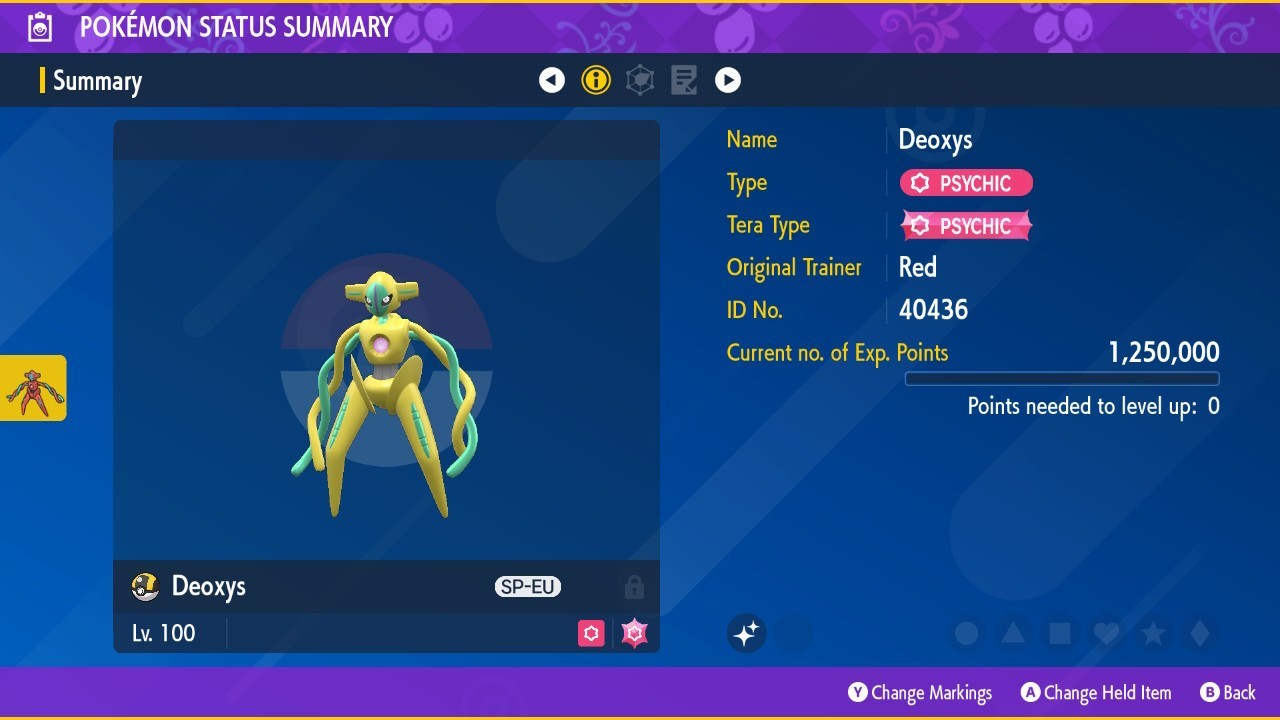Go to the next summary page arrow
Screen dimensions: 1280x720
click(x=728, y=80)
